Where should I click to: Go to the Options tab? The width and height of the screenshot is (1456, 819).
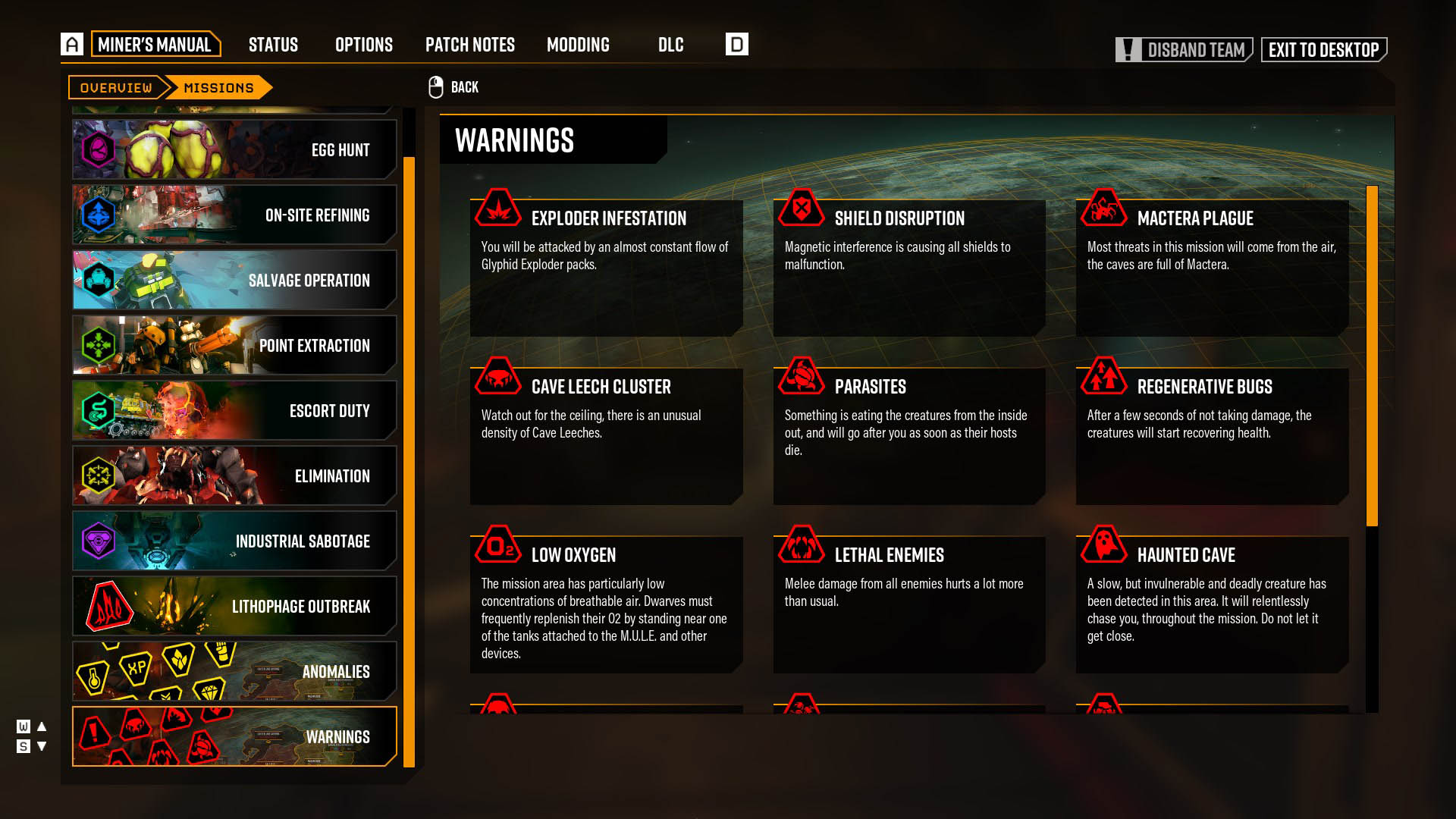point(364,45)
